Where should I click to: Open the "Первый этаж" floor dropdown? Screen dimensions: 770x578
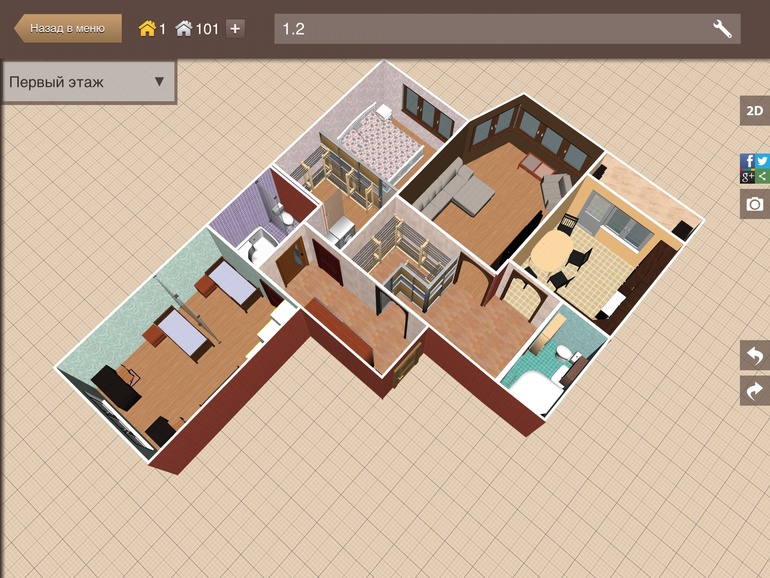(88, 82)
